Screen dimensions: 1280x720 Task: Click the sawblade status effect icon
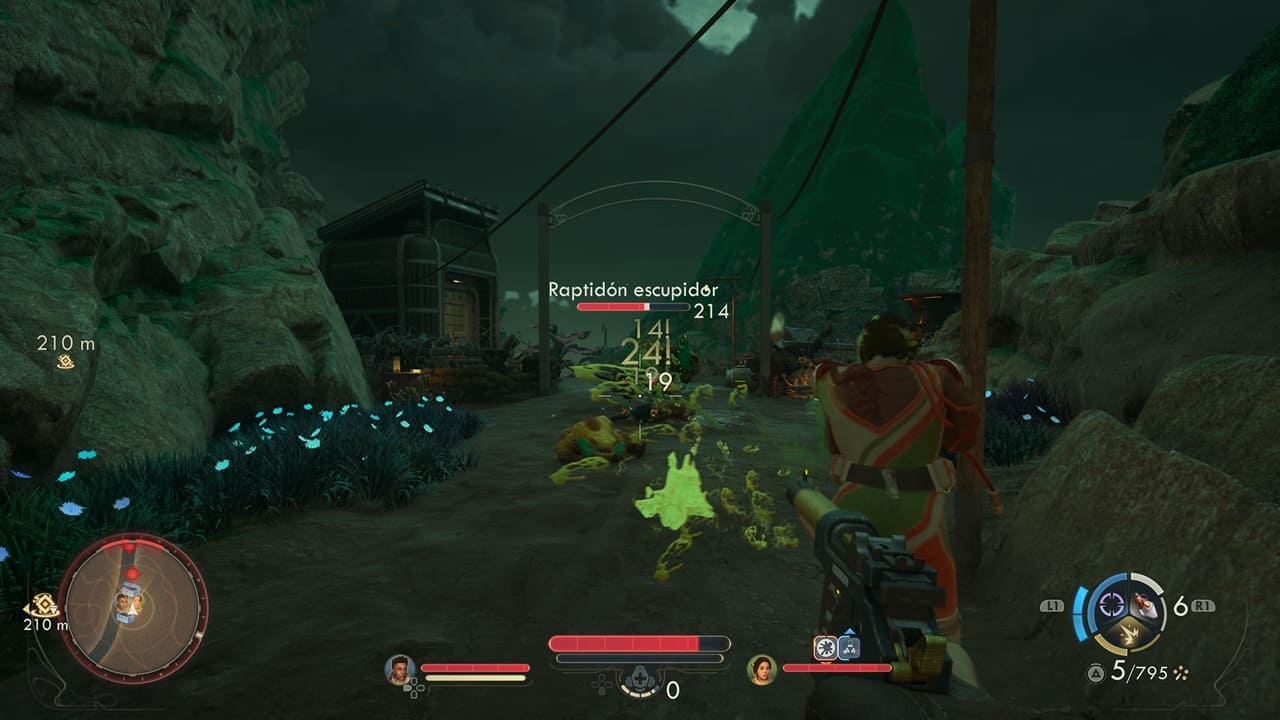point(825,648)
